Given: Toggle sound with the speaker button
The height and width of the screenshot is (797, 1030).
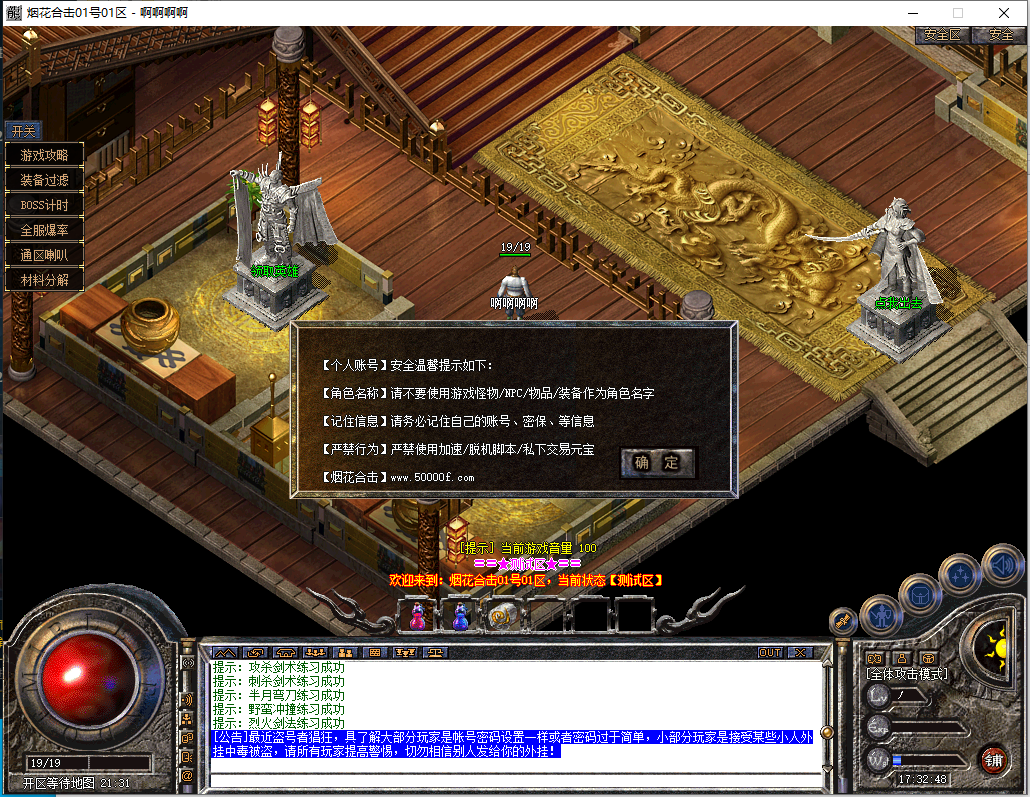Looking at the screenshot, I should click(x=1001, y=564).
